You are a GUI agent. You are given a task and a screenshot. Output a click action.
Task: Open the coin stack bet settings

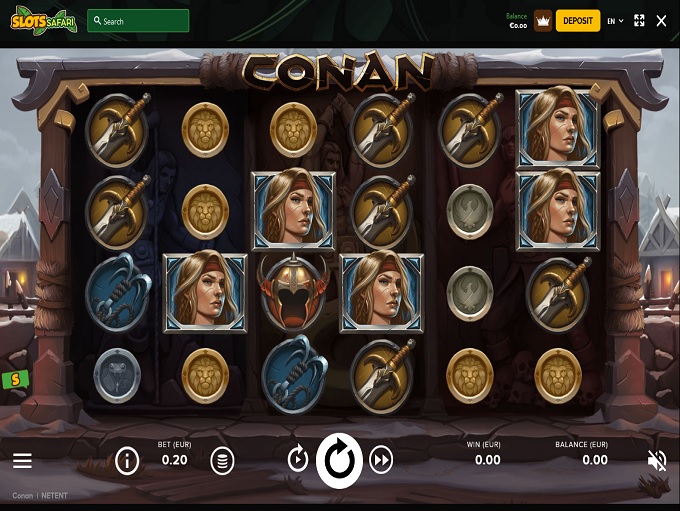(222, 460)
